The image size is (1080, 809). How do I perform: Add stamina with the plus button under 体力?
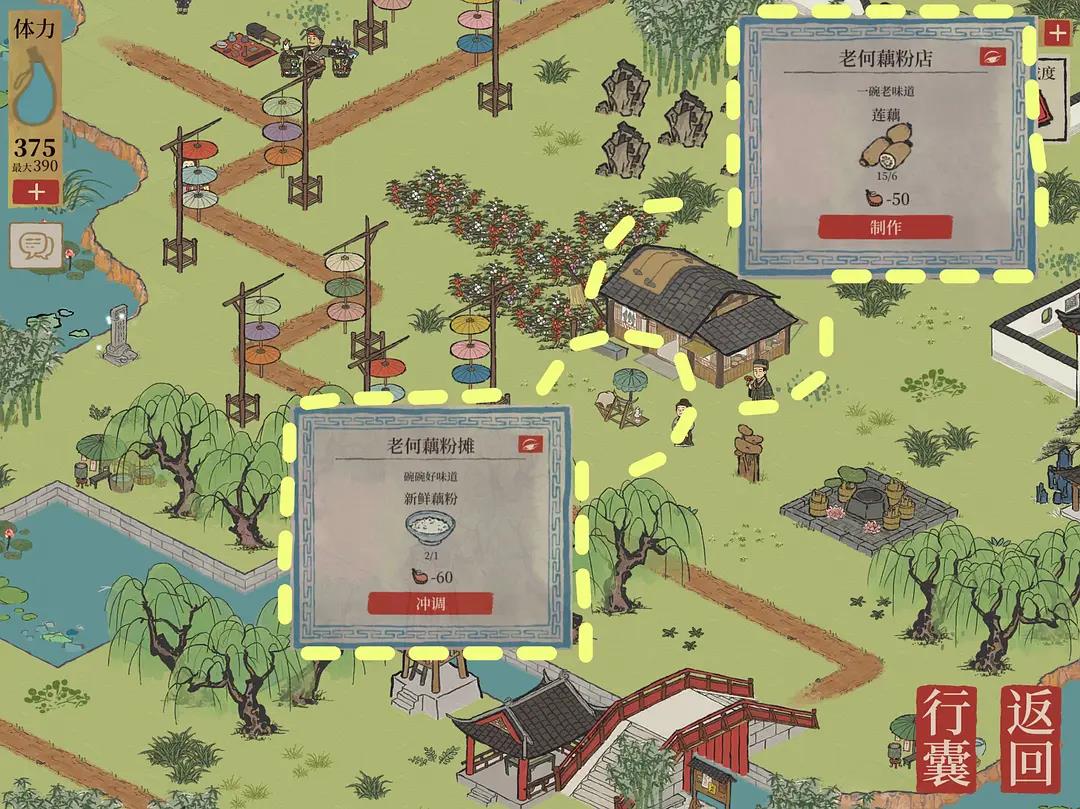[36, 192]
